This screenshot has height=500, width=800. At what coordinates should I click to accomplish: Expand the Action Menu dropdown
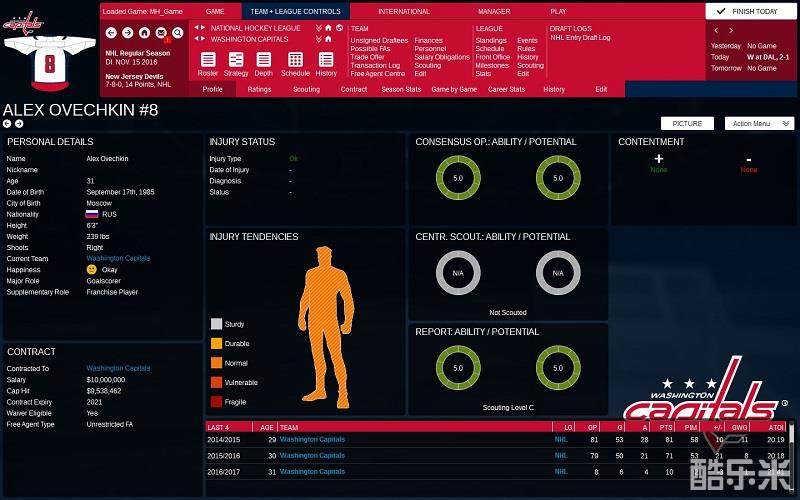[x=759, y=123]
